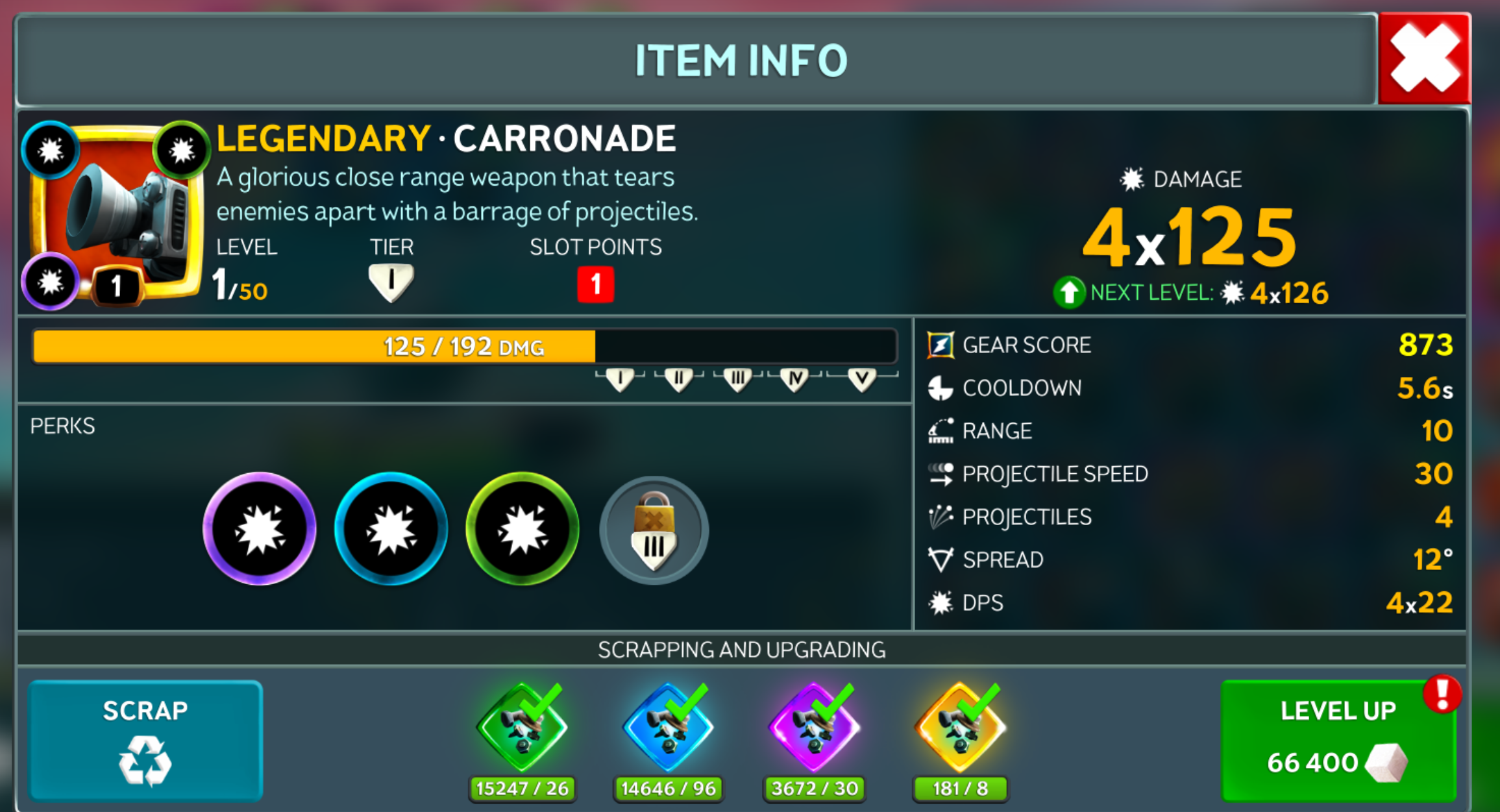This screenshot has width=1500, height=812.
Task: Scrap the Legendary Carronade
Action: tap(145, 740)
